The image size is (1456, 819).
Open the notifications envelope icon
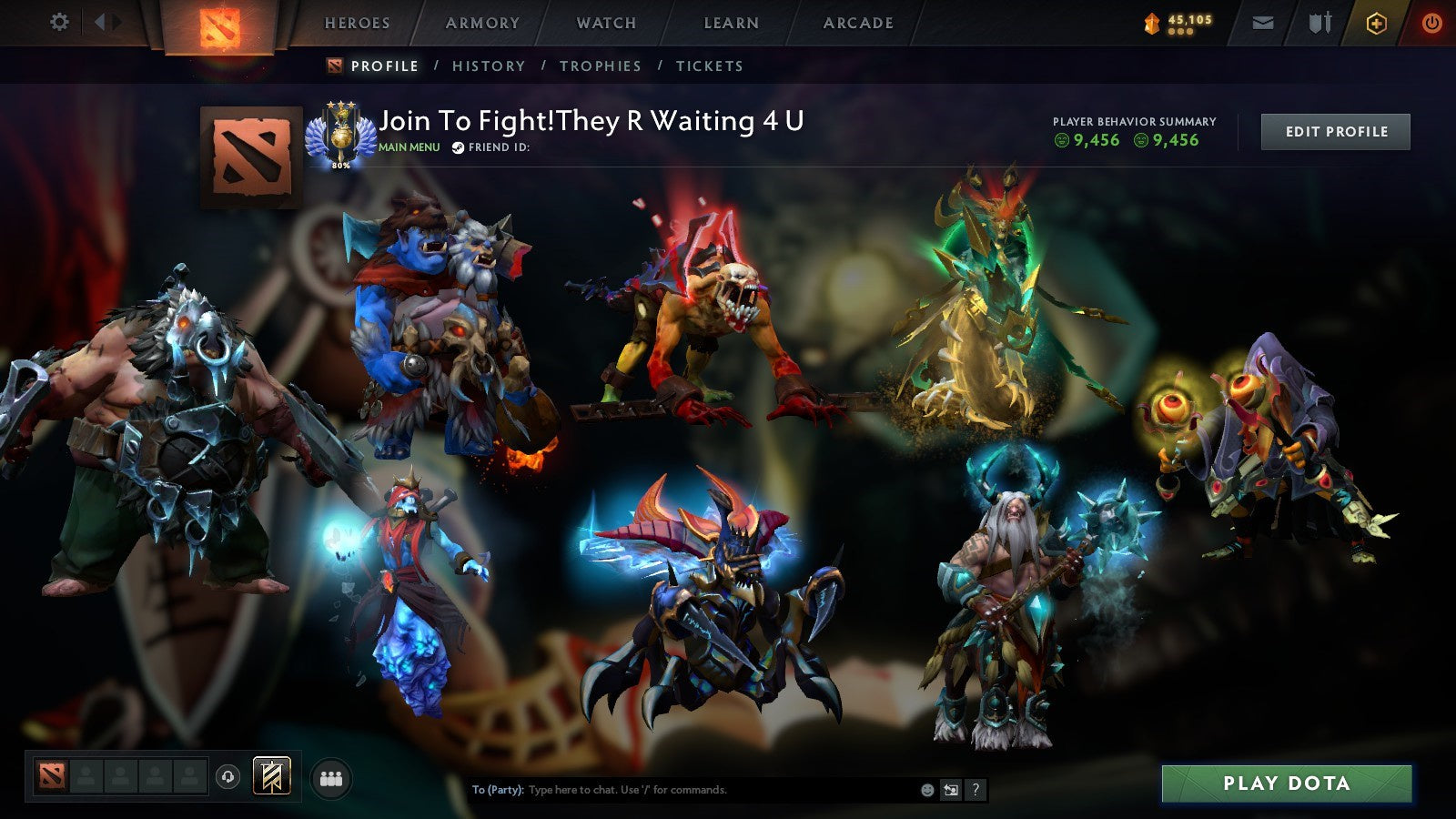(1263, 22)
